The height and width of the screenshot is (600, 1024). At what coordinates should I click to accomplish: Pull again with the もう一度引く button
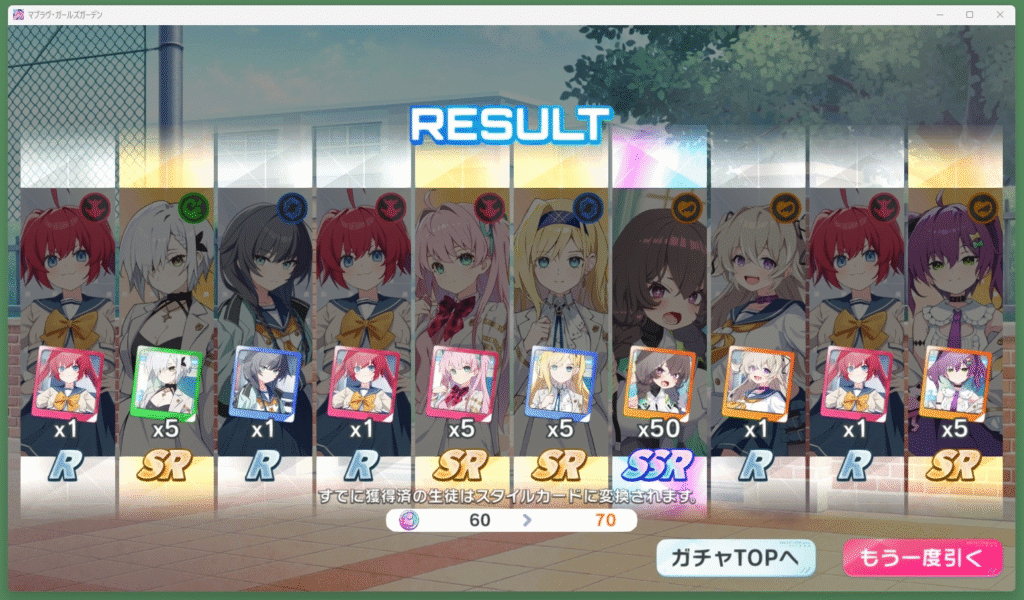922,559
